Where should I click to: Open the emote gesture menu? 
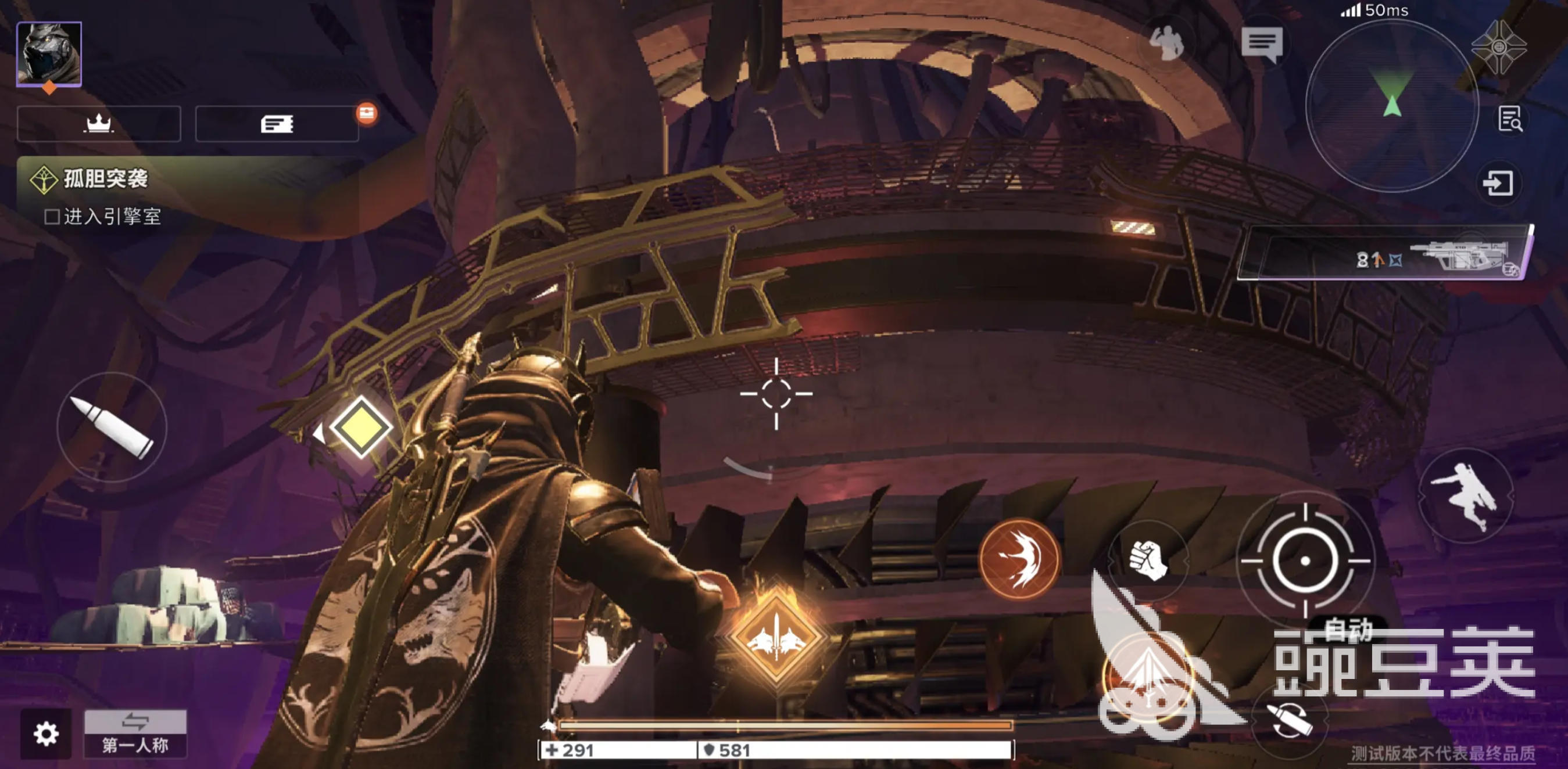click(1166, 44)
